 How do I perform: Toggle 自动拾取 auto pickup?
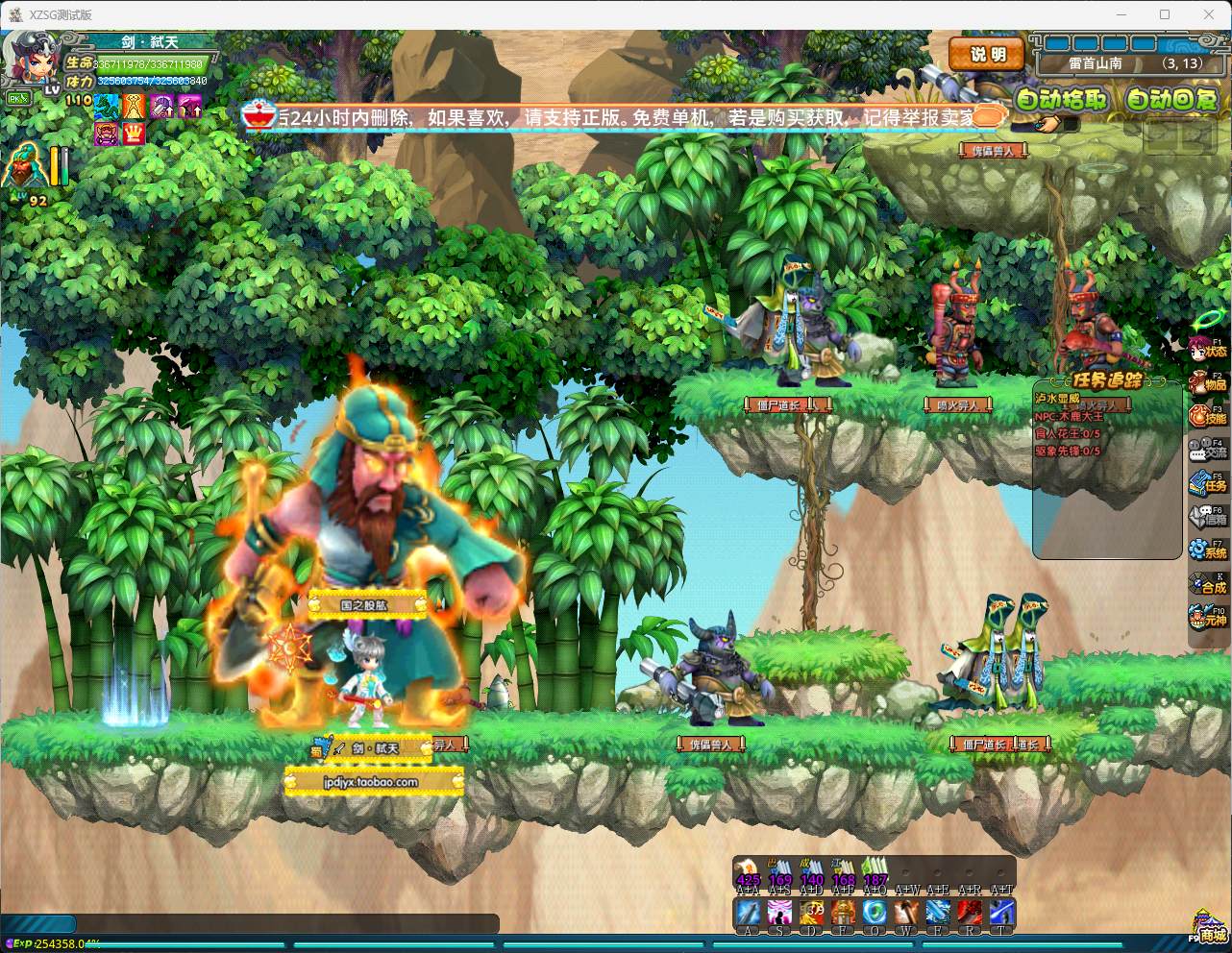coord(1062,99)
